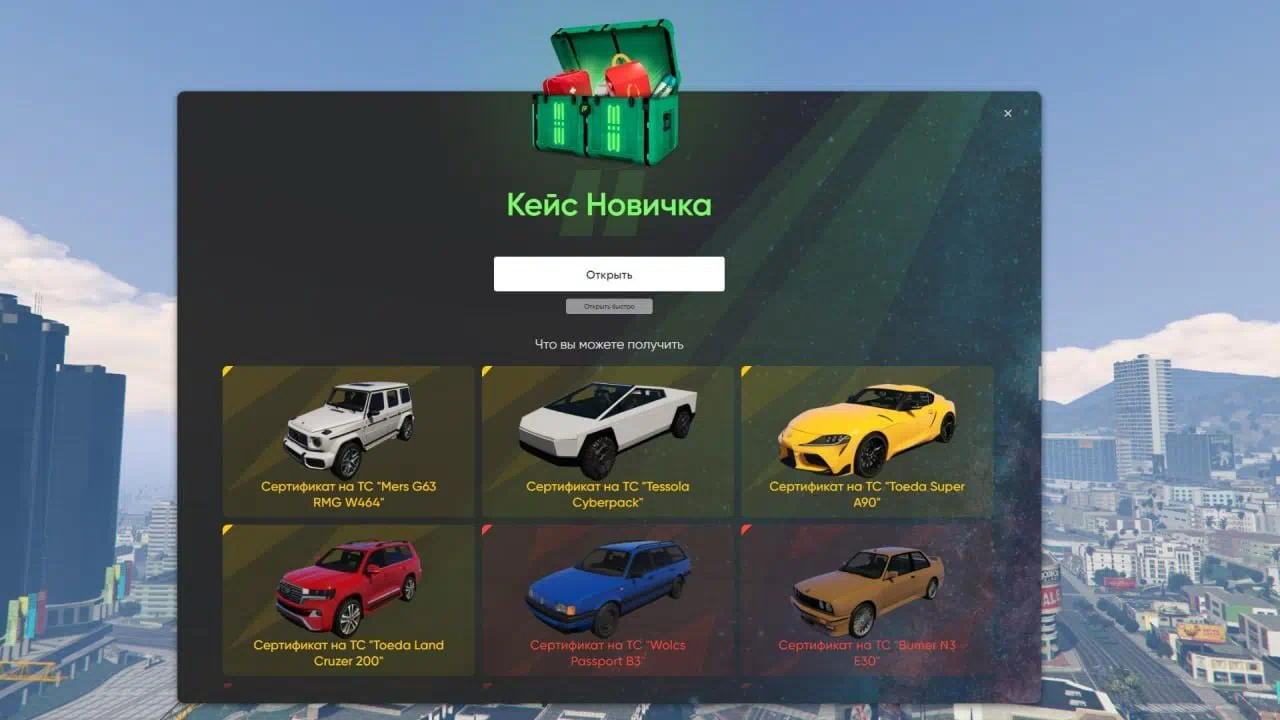Select the Toeda Land Cruzer 200 card
This screenshot has width=1280, height=720.
click(348, 600)
